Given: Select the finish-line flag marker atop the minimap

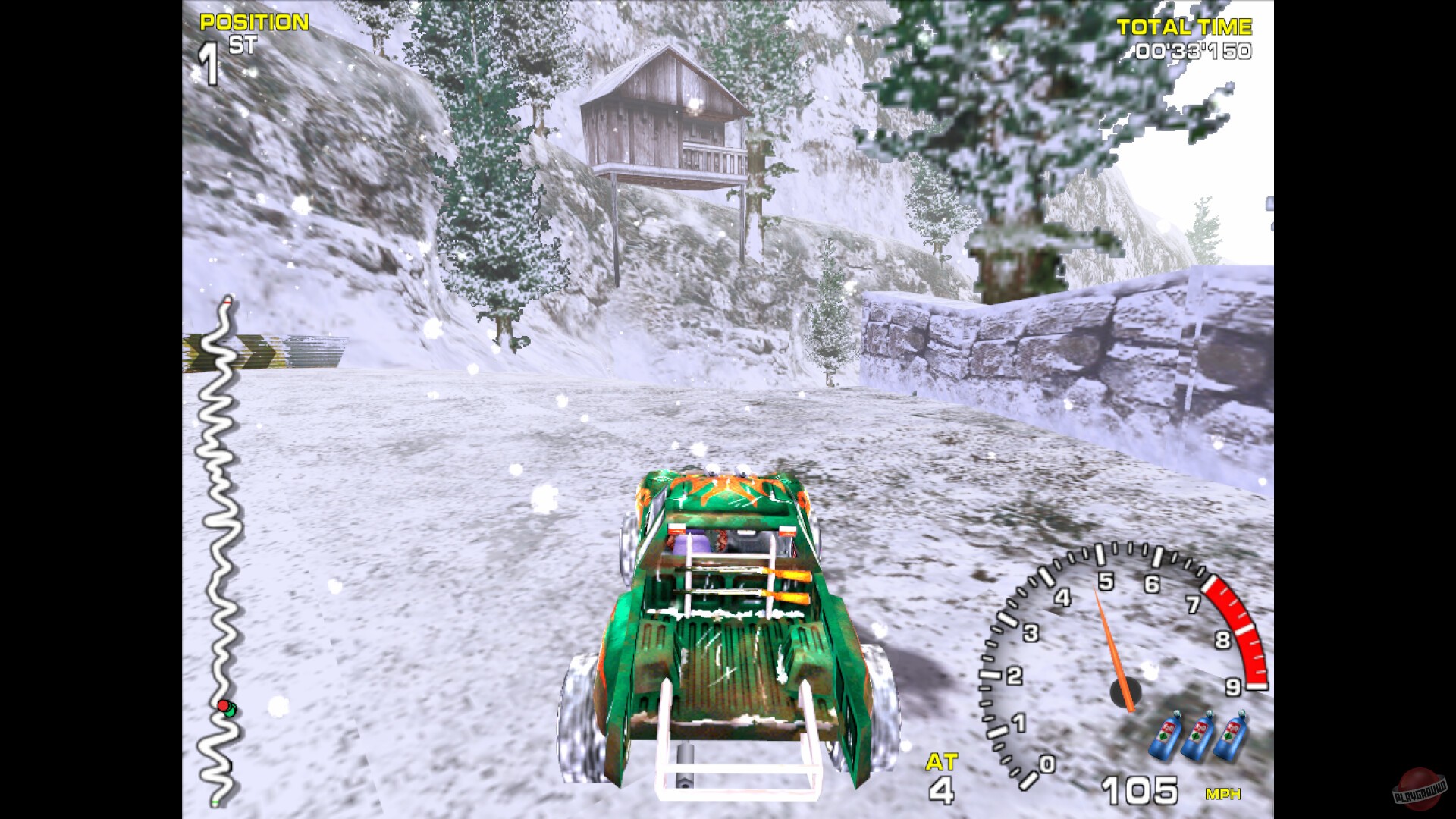Looking at the screenshot, I should click(x=226, y=302).
